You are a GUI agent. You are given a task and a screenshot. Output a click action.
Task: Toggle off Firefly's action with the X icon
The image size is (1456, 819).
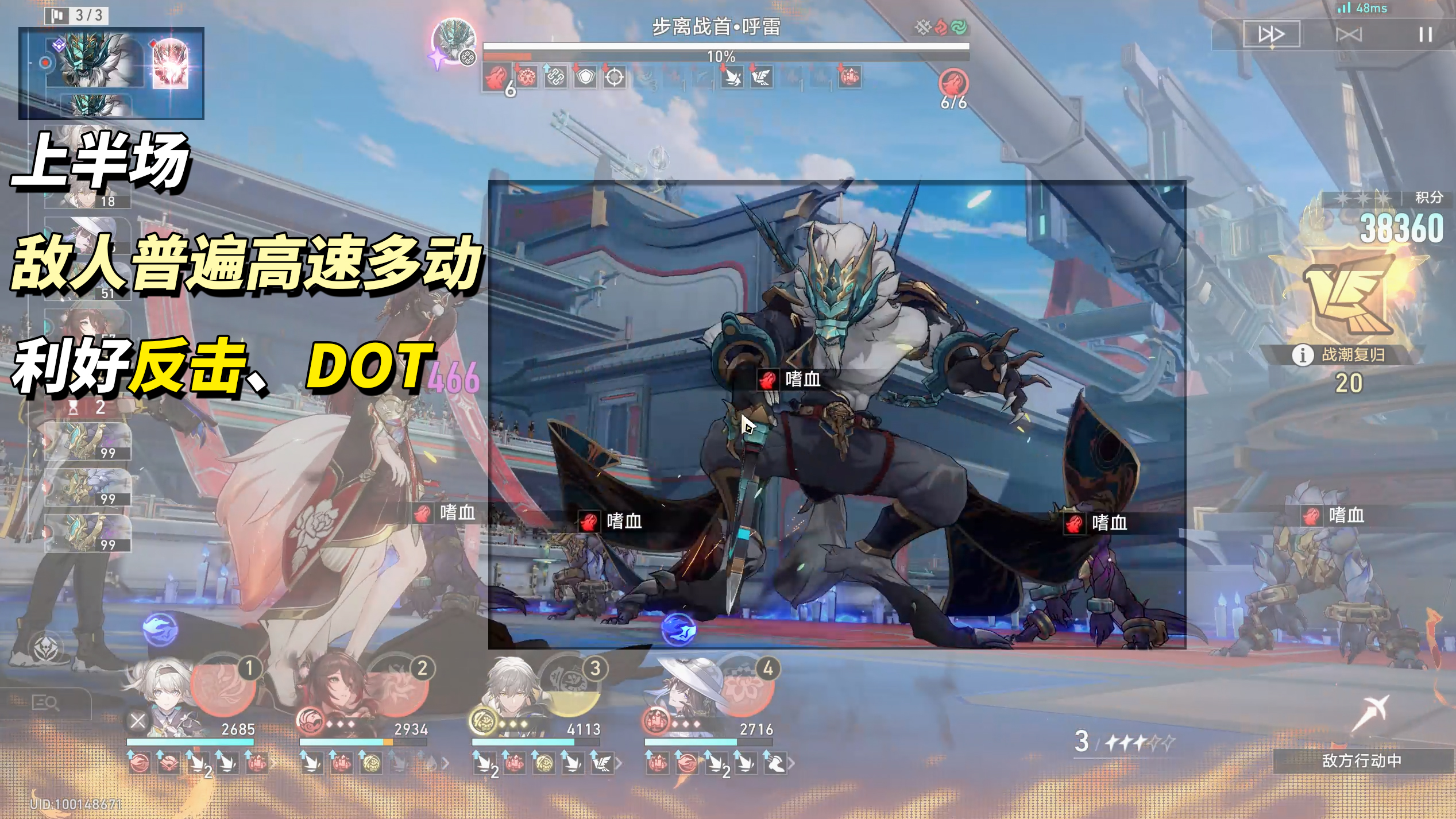(137, 721)
